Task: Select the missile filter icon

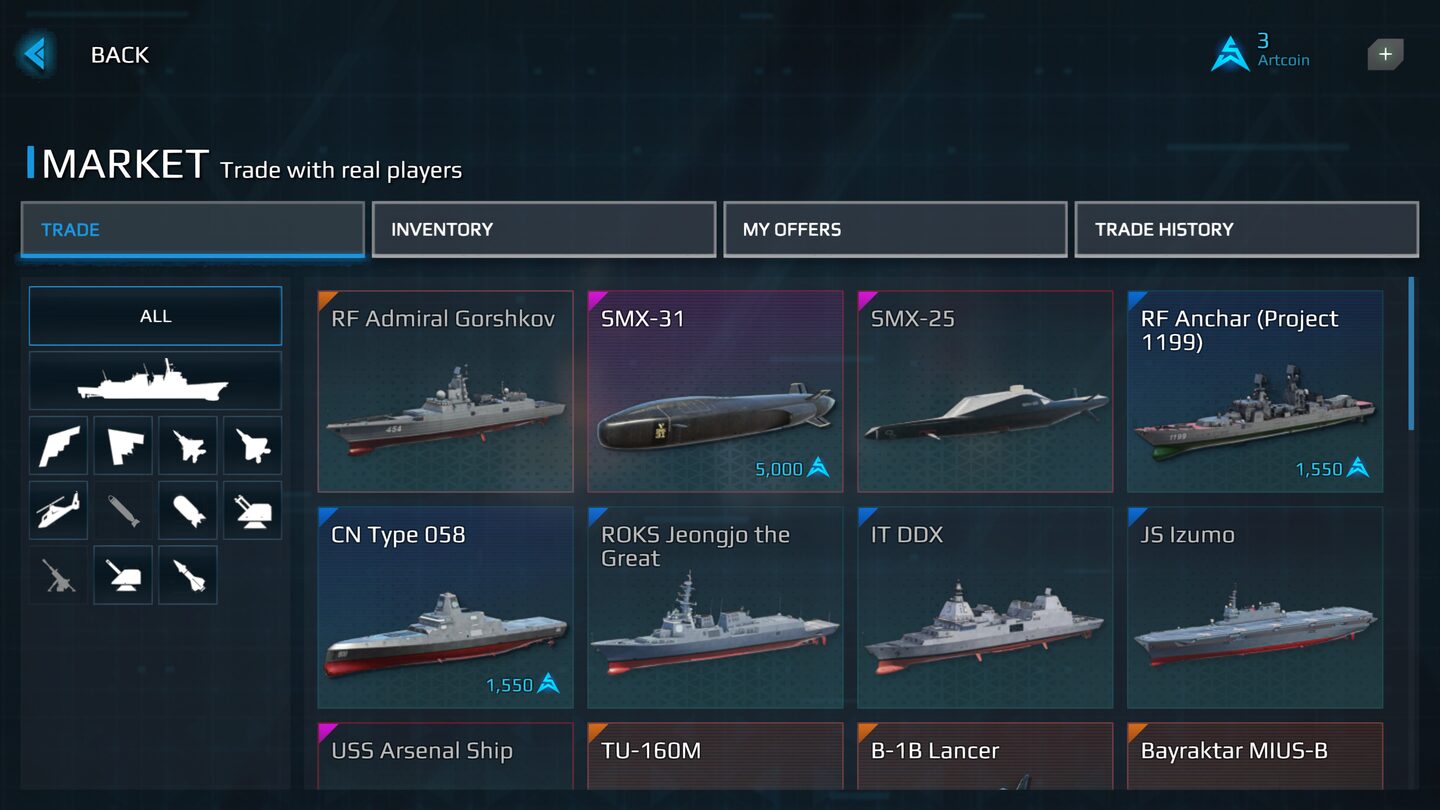Action: pyautogui.click(x=188, y=575)
